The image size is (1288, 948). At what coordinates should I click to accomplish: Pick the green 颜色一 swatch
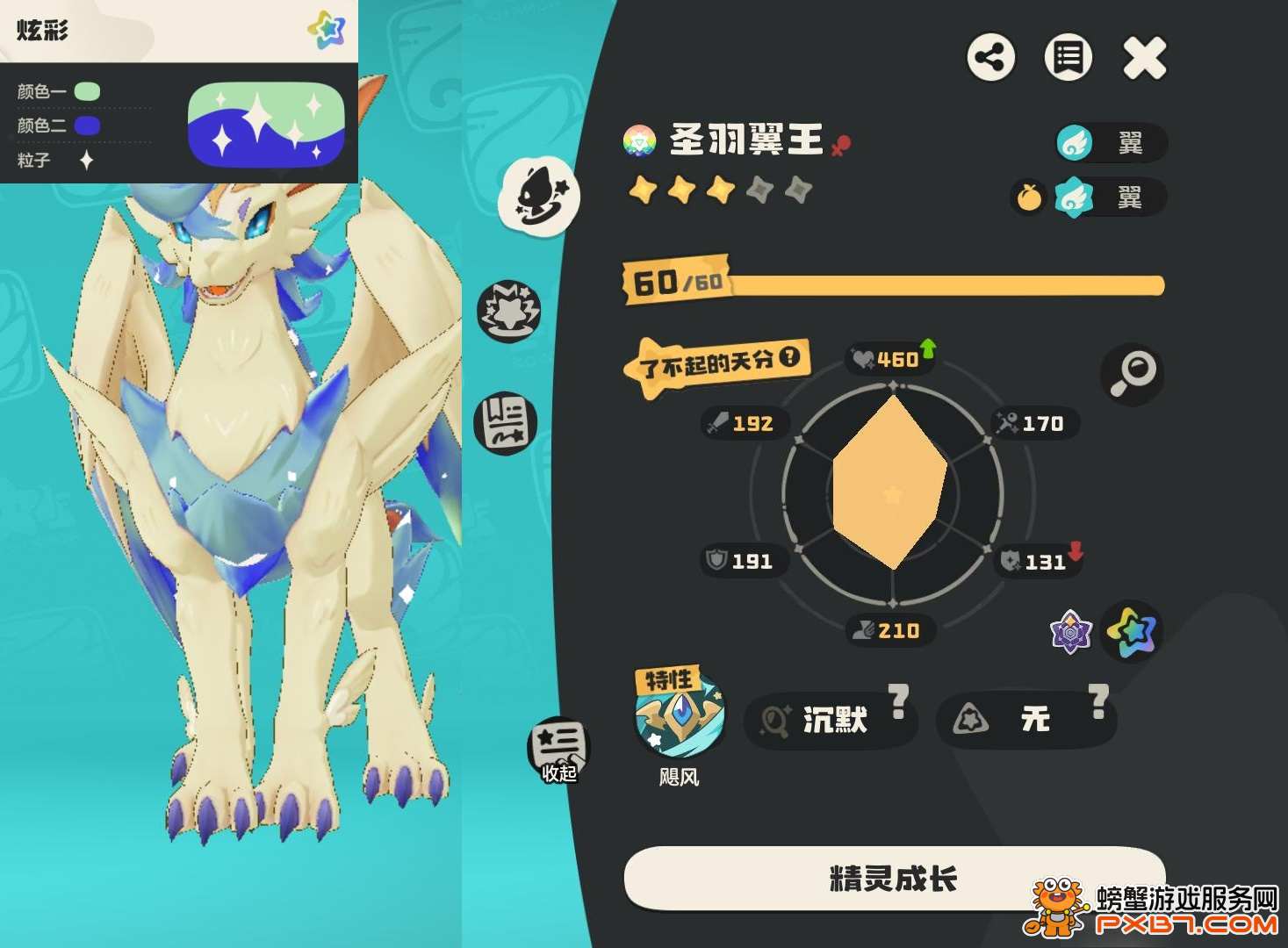pyautogui.click(x=87, y=91)
